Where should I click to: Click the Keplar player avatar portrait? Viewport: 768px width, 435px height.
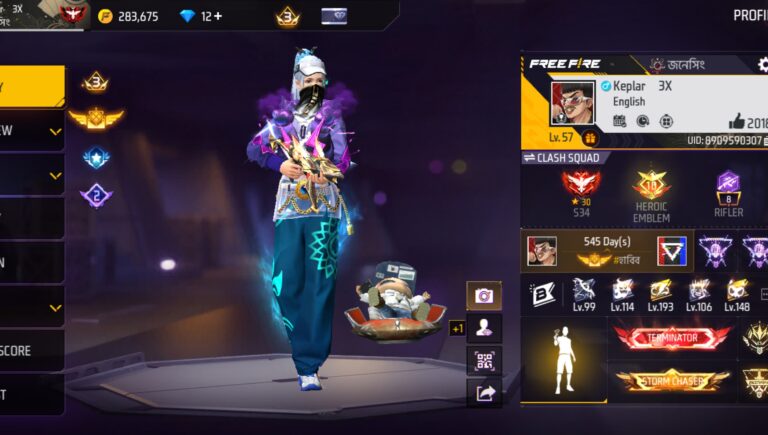coord(572,102)
